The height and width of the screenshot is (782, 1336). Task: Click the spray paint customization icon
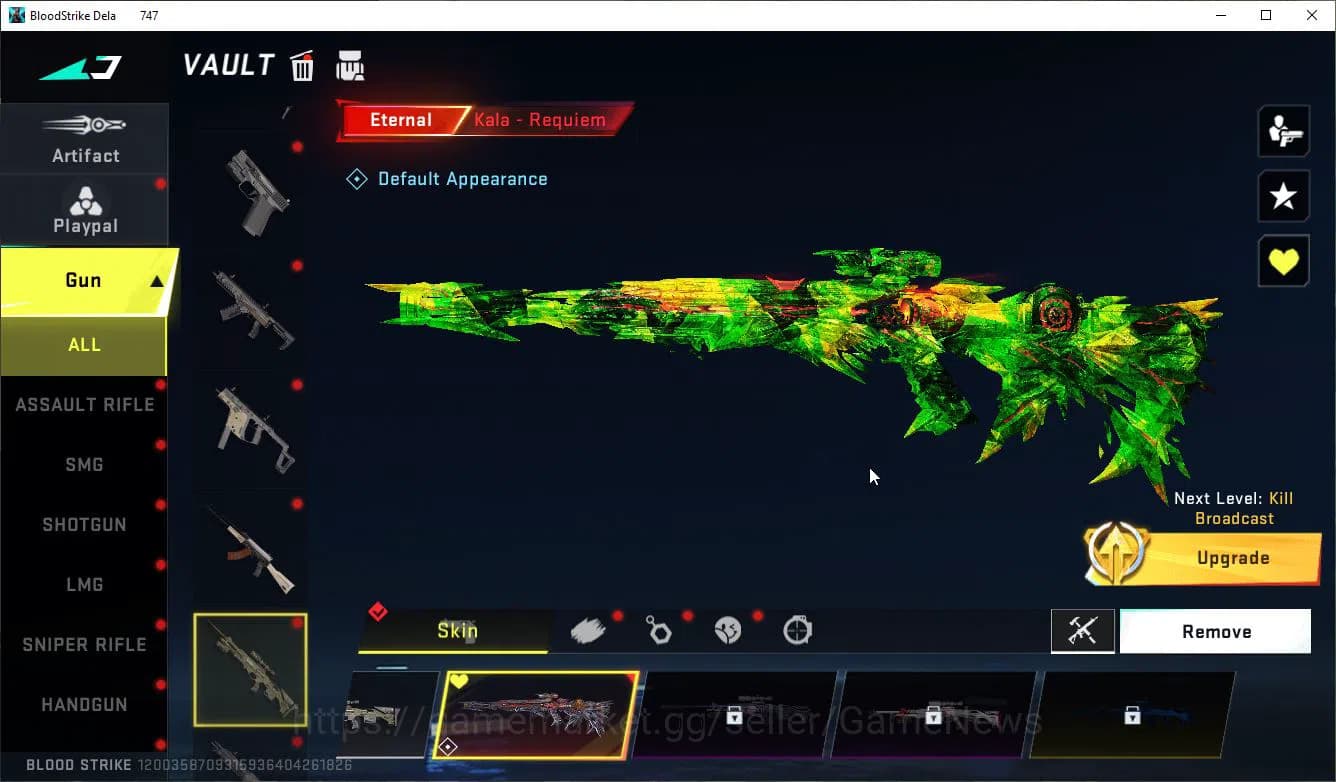[590, 629]
